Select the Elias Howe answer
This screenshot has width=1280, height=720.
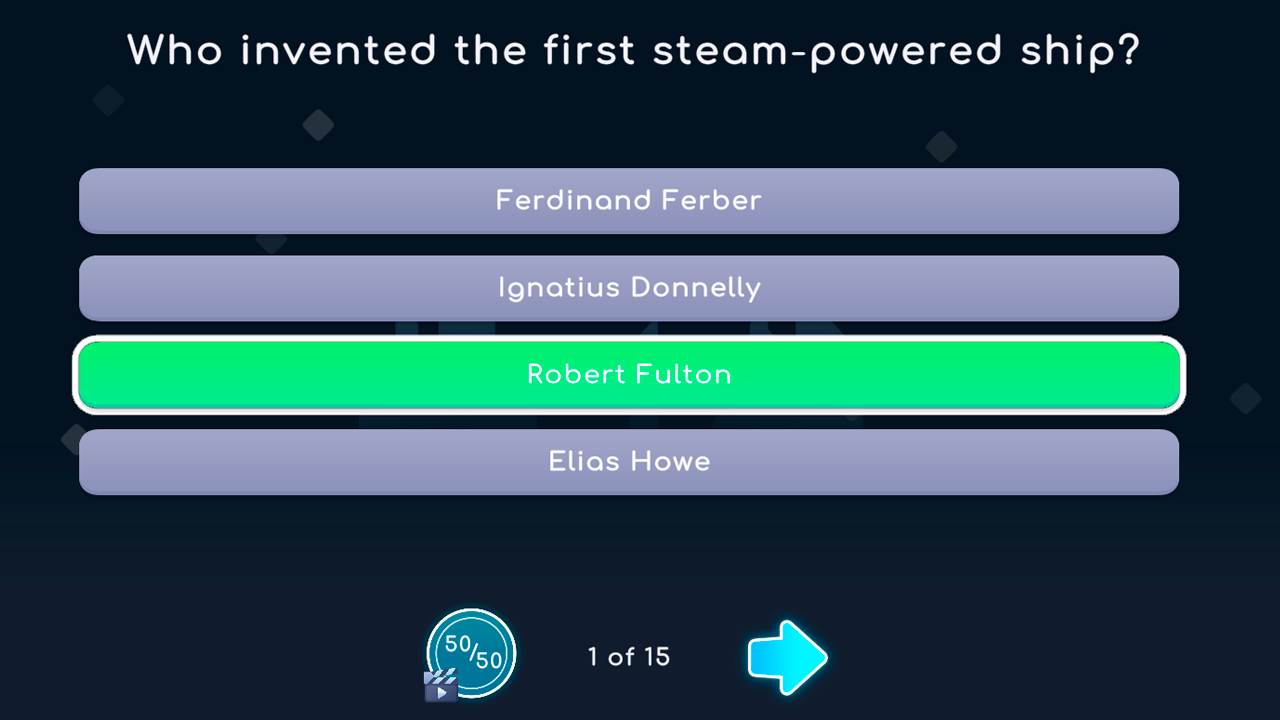[x=628, y=462]
